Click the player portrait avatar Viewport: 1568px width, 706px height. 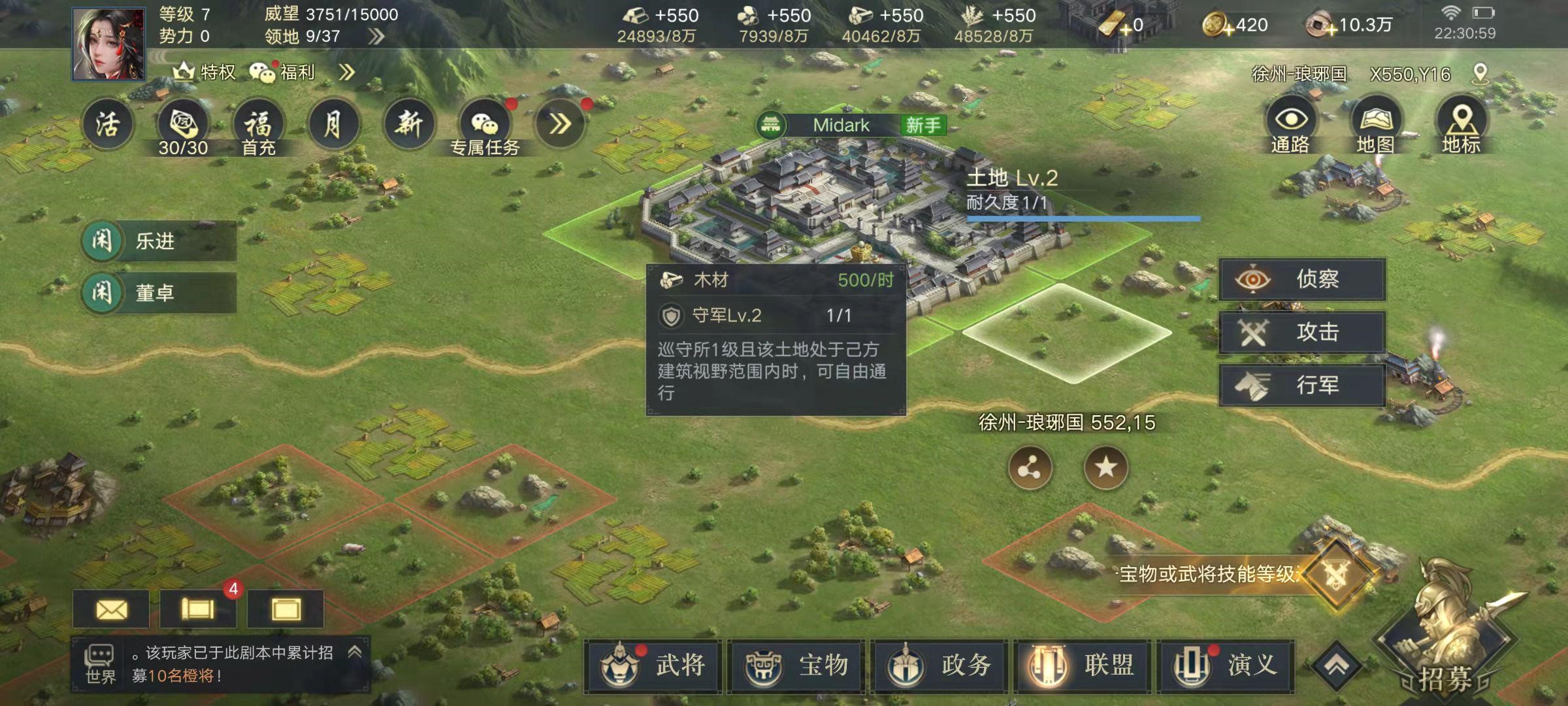[108, 44]
